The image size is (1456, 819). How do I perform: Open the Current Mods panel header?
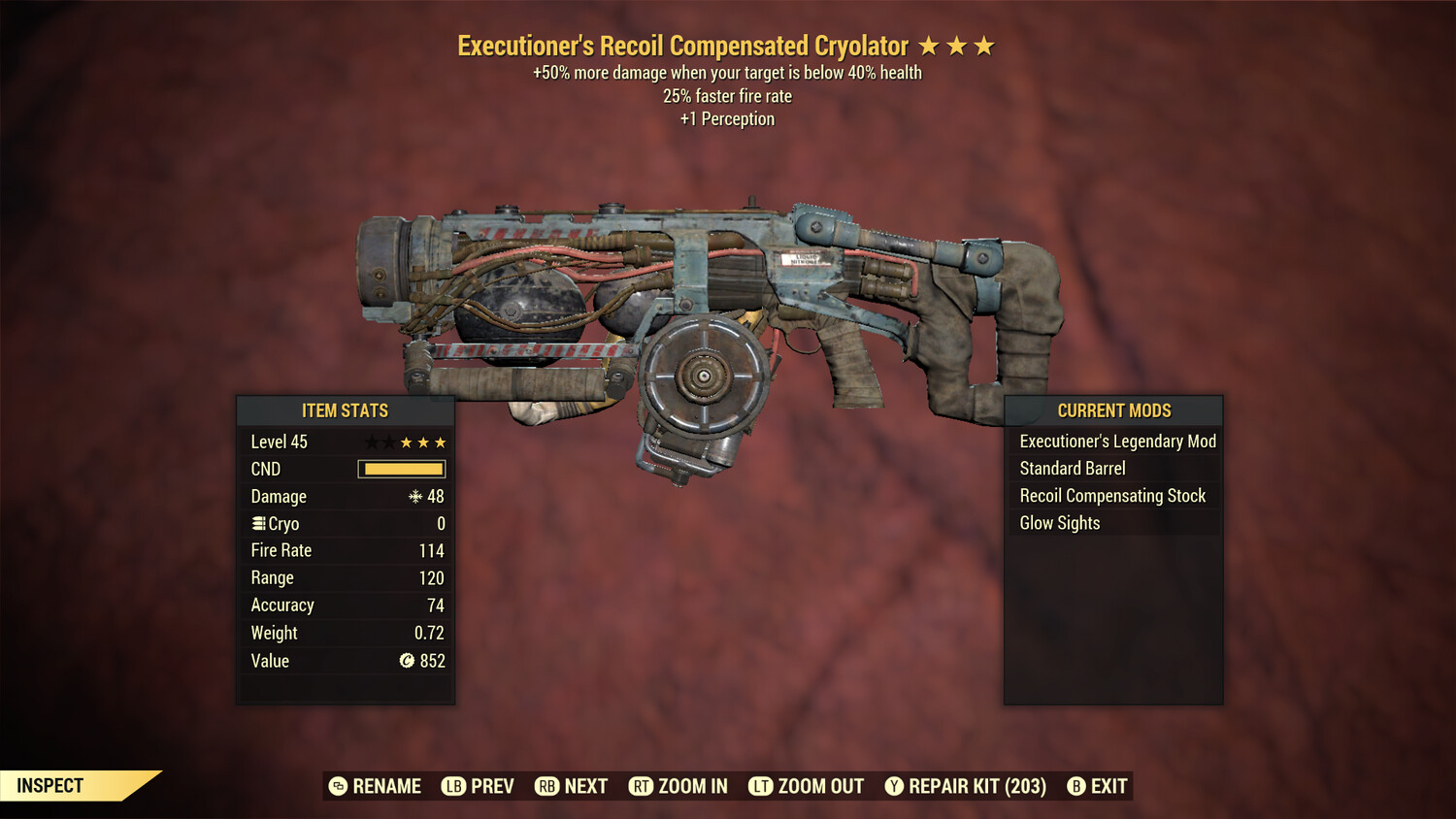[1112, 410]
